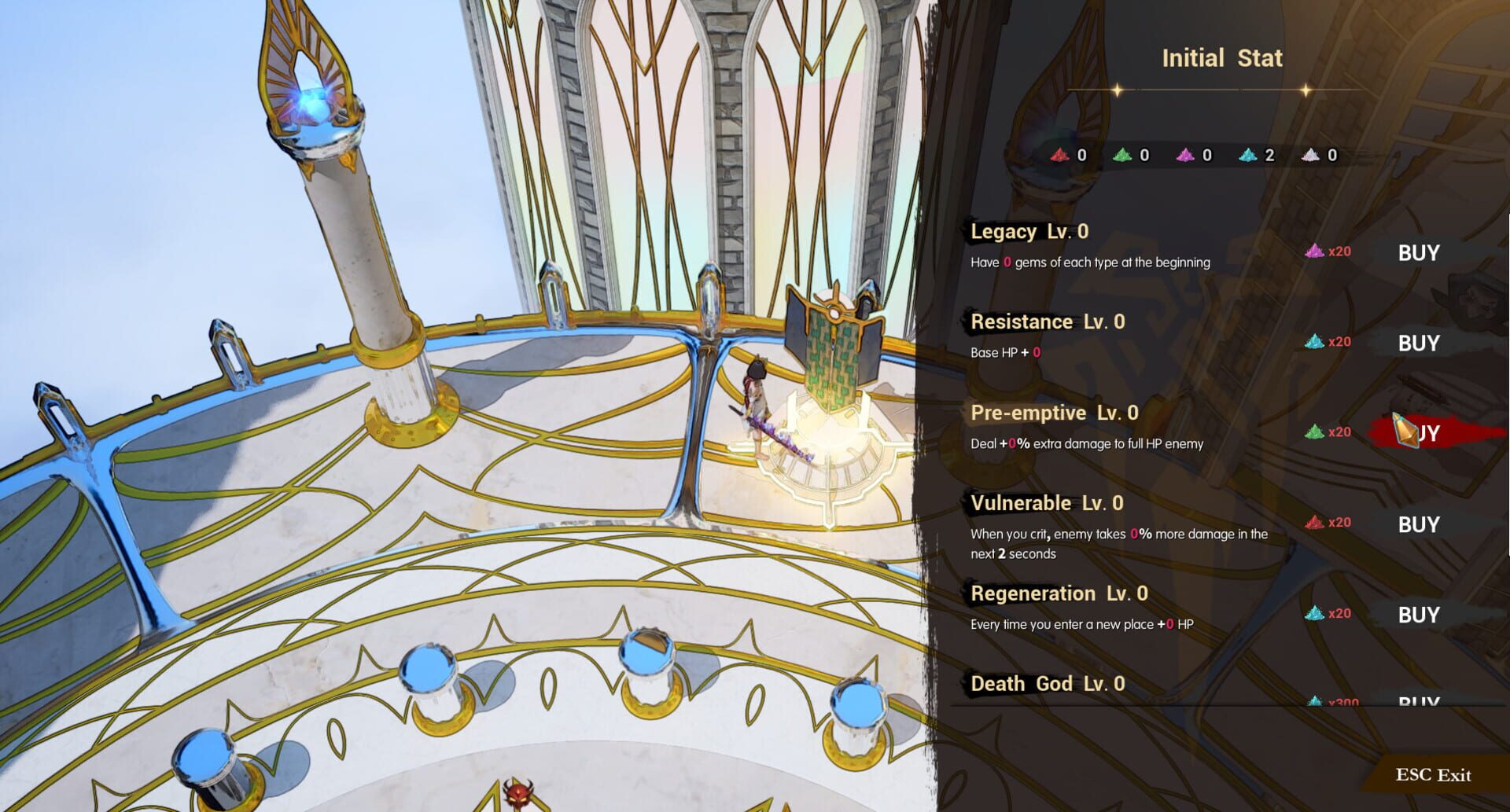Click the red gem x20 cost icon for Vulnerable
This screenshot has height=812, width=1510.
click(1315, 522)
